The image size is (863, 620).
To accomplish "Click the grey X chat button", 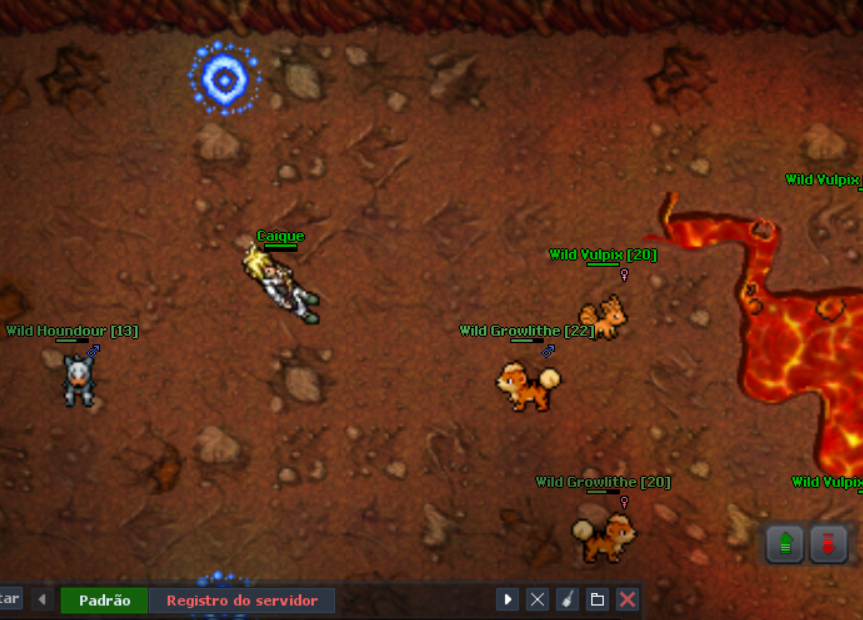I will pyautogui.click(x=538, y=599).
